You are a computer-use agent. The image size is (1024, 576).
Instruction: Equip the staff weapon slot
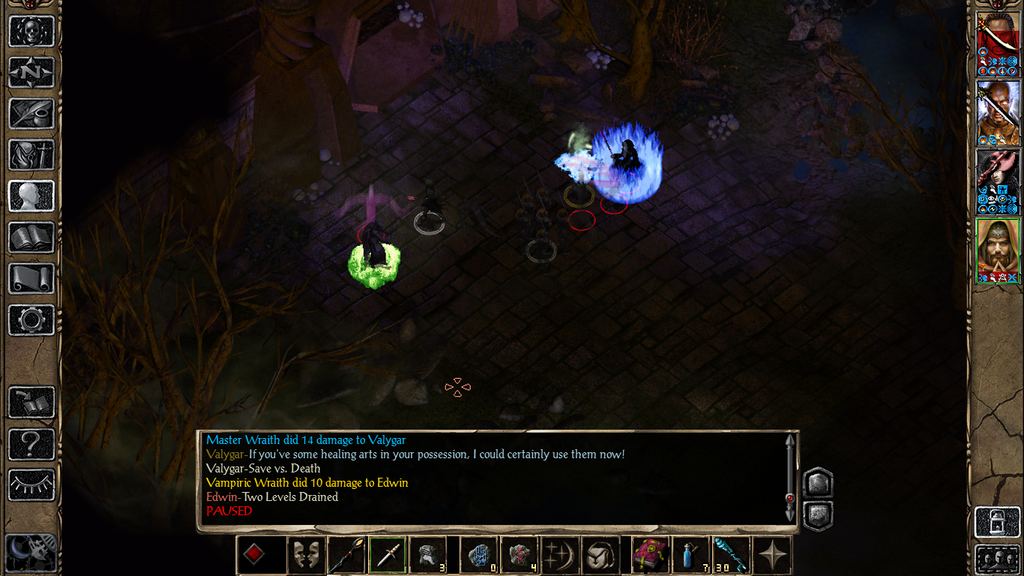point(346,555)
